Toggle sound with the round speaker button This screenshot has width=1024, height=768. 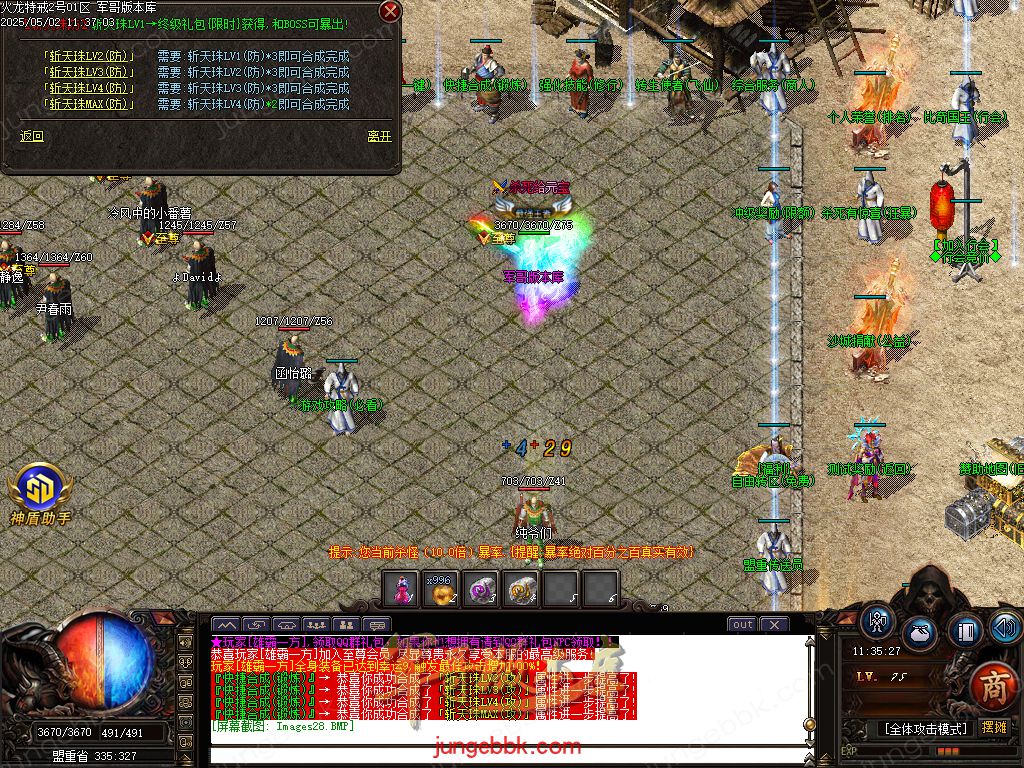pyautogui.click(x=1006, y=627)
